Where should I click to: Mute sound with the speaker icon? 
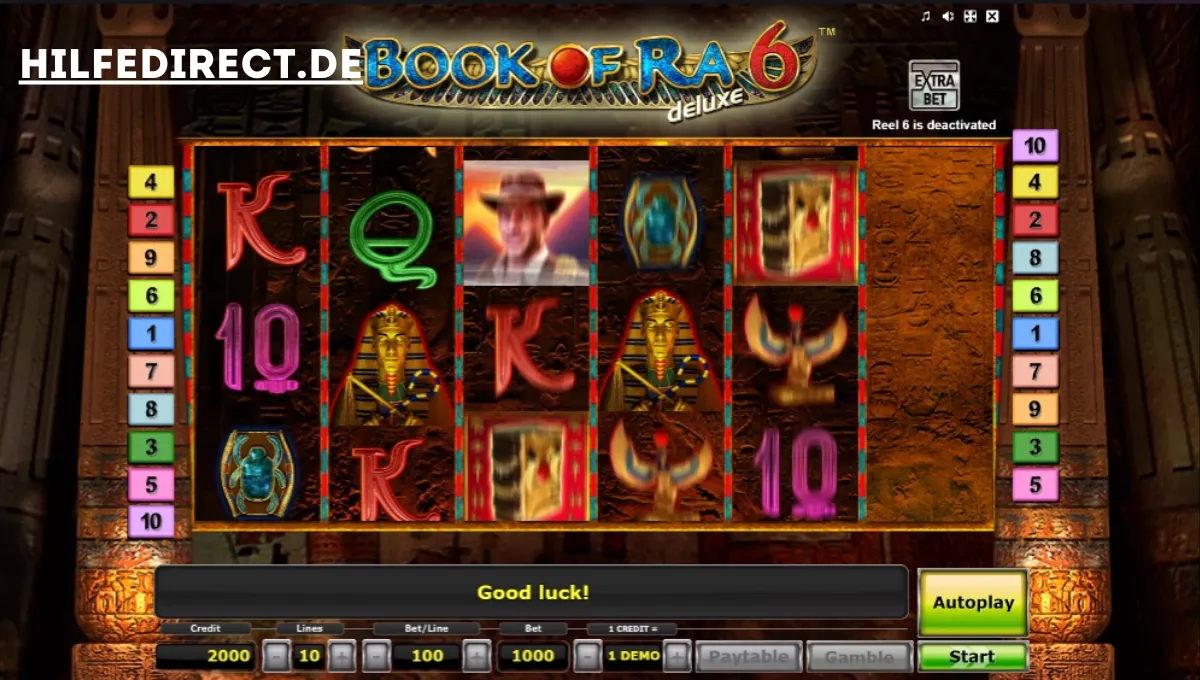point(947,16)
